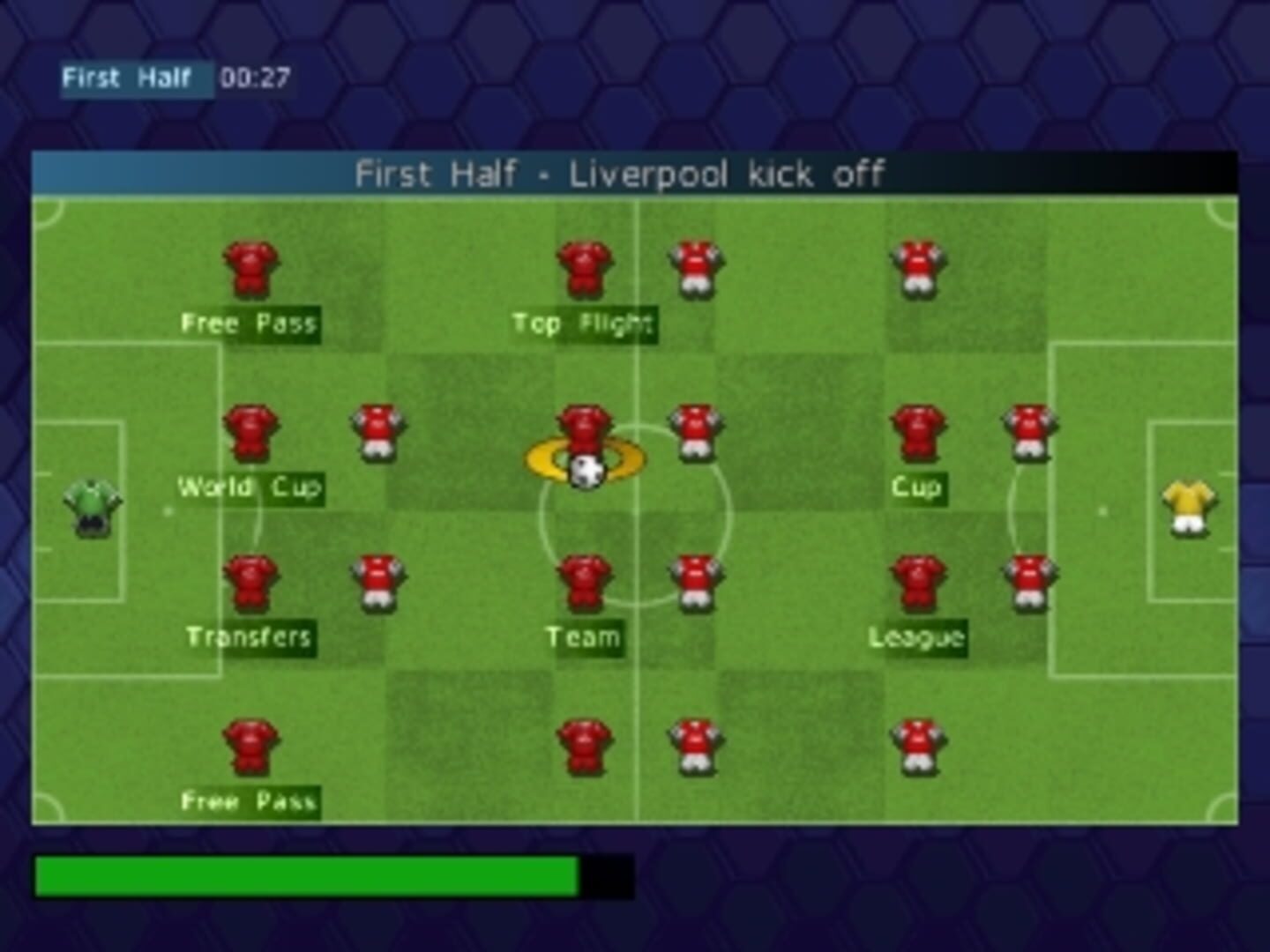This screenshot has width=1270, height=952.
Task: Select the white-shorted player beside World Cup
Action: tap(377, 432)
